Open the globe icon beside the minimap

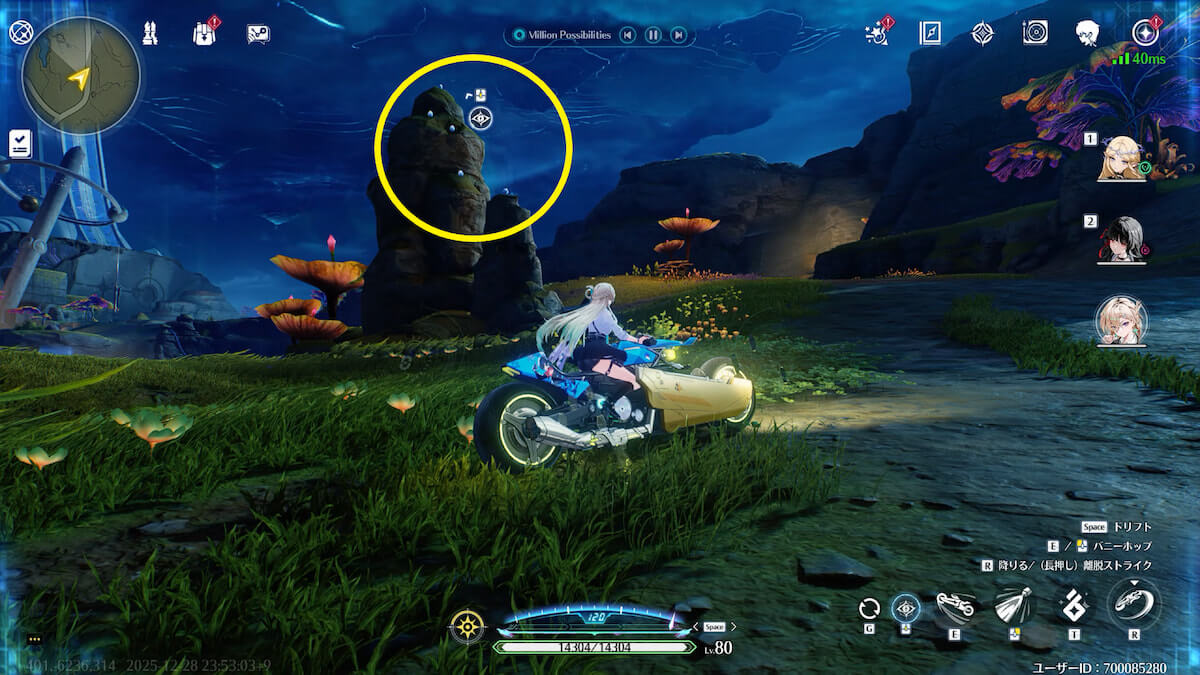[x=20, y=33]
